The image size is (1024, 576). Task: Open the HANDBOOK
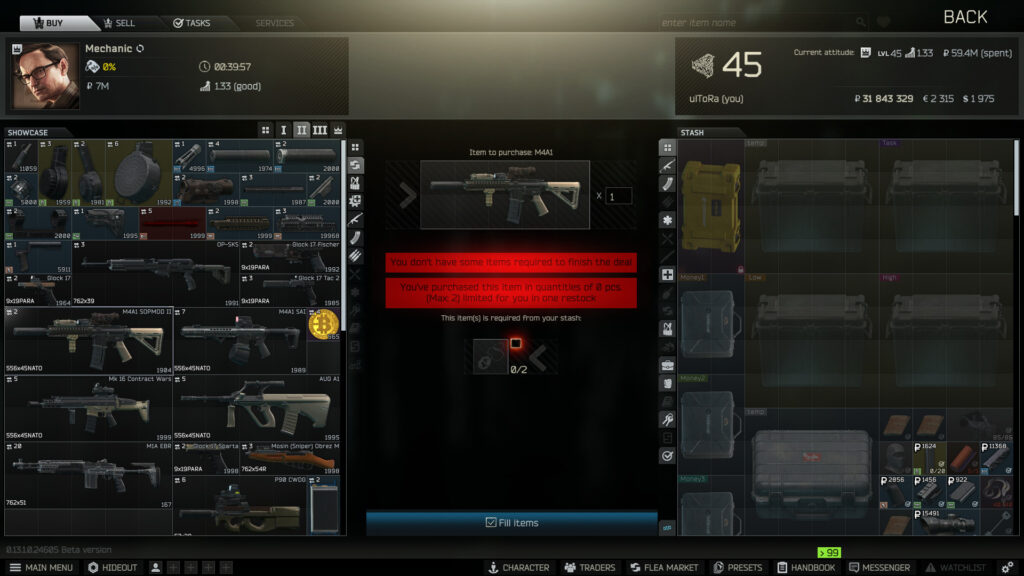806,567
